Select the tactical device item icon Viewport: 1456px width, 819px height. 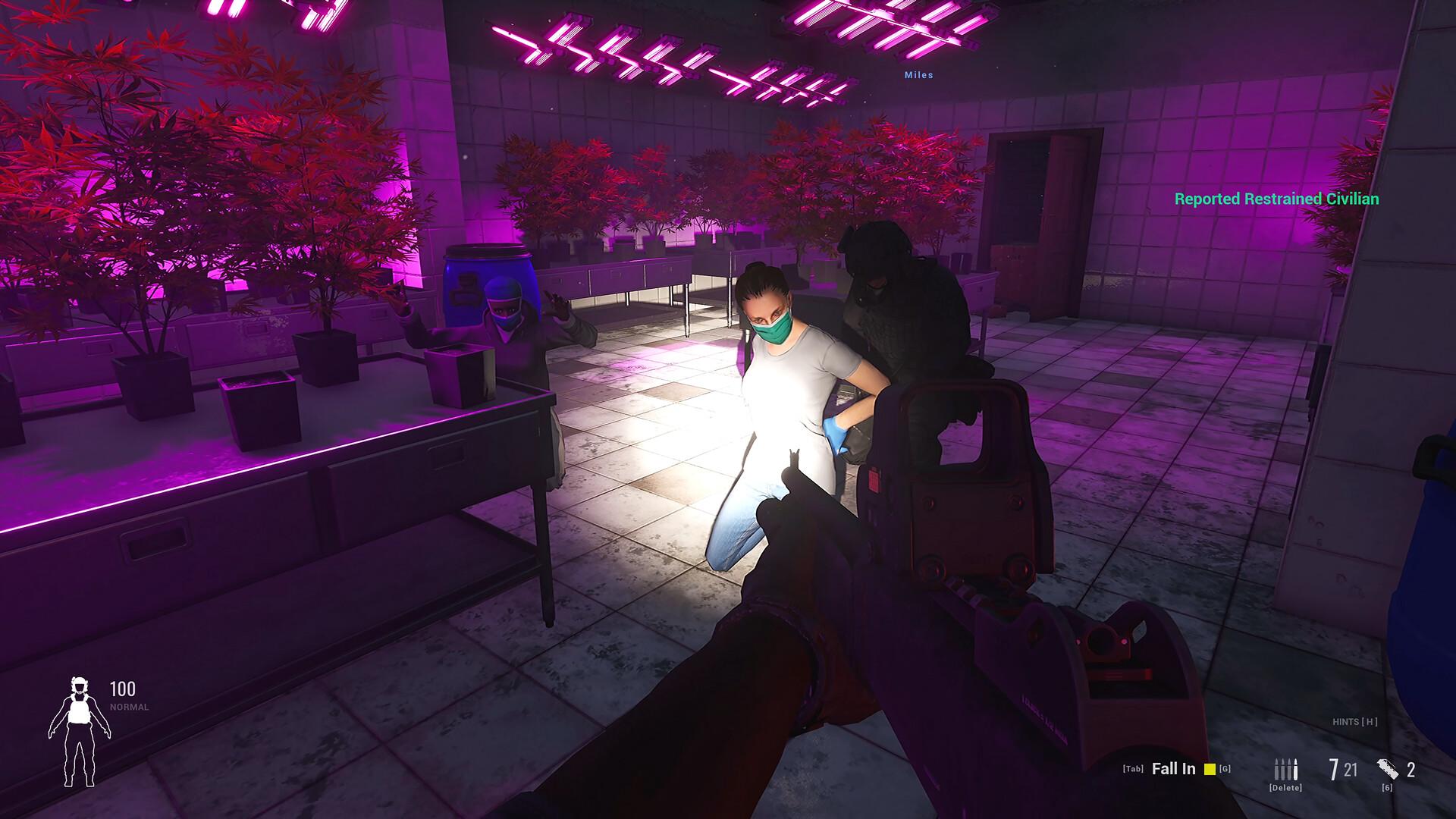click(1388, 769)
